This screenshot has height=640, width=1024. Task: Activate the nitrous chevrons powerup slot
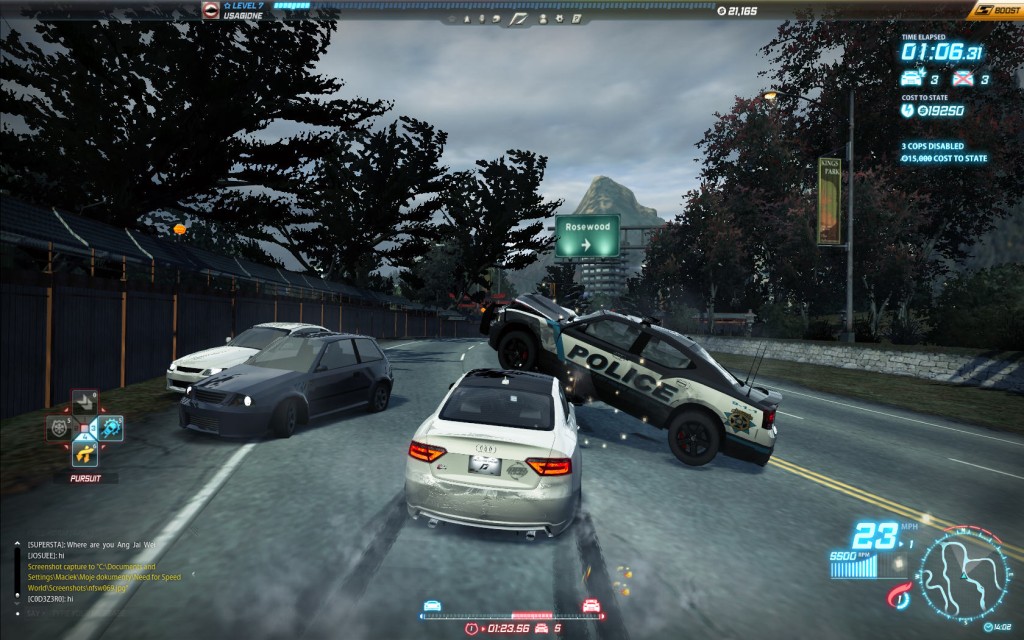tap(85, 402)
